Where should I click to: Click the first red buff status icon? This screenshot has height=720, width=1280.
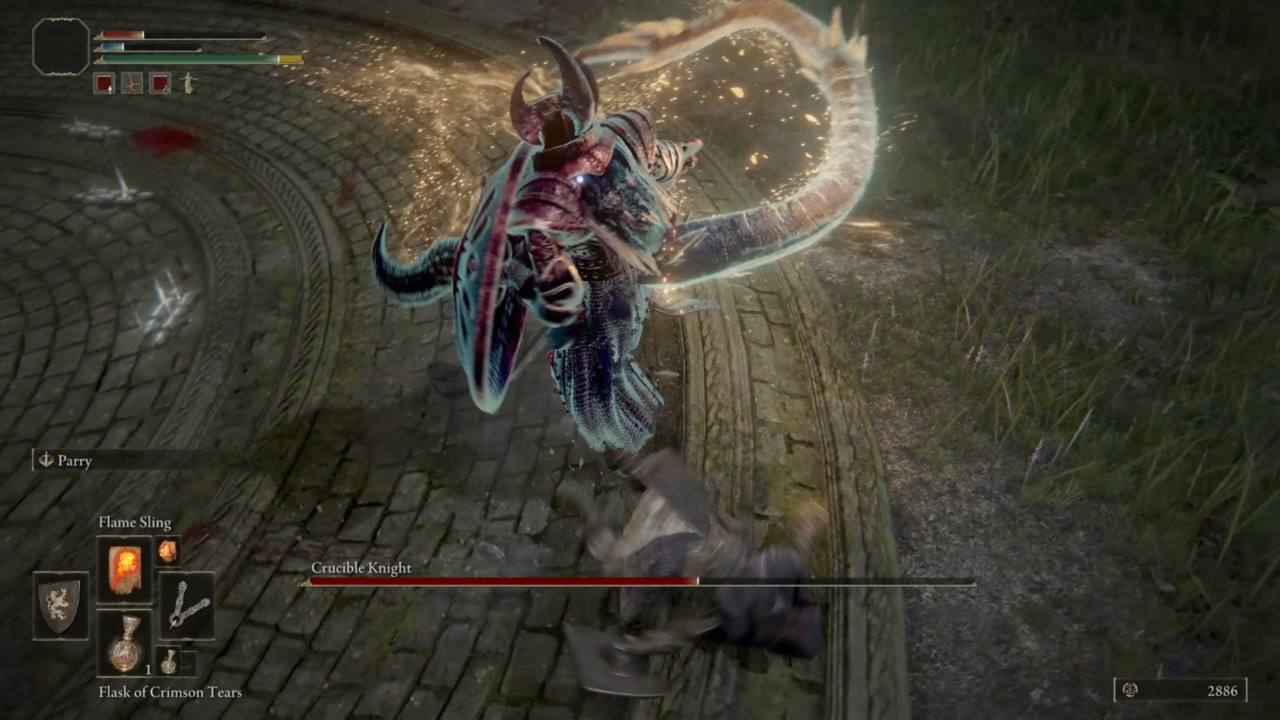tap(105, 84)
